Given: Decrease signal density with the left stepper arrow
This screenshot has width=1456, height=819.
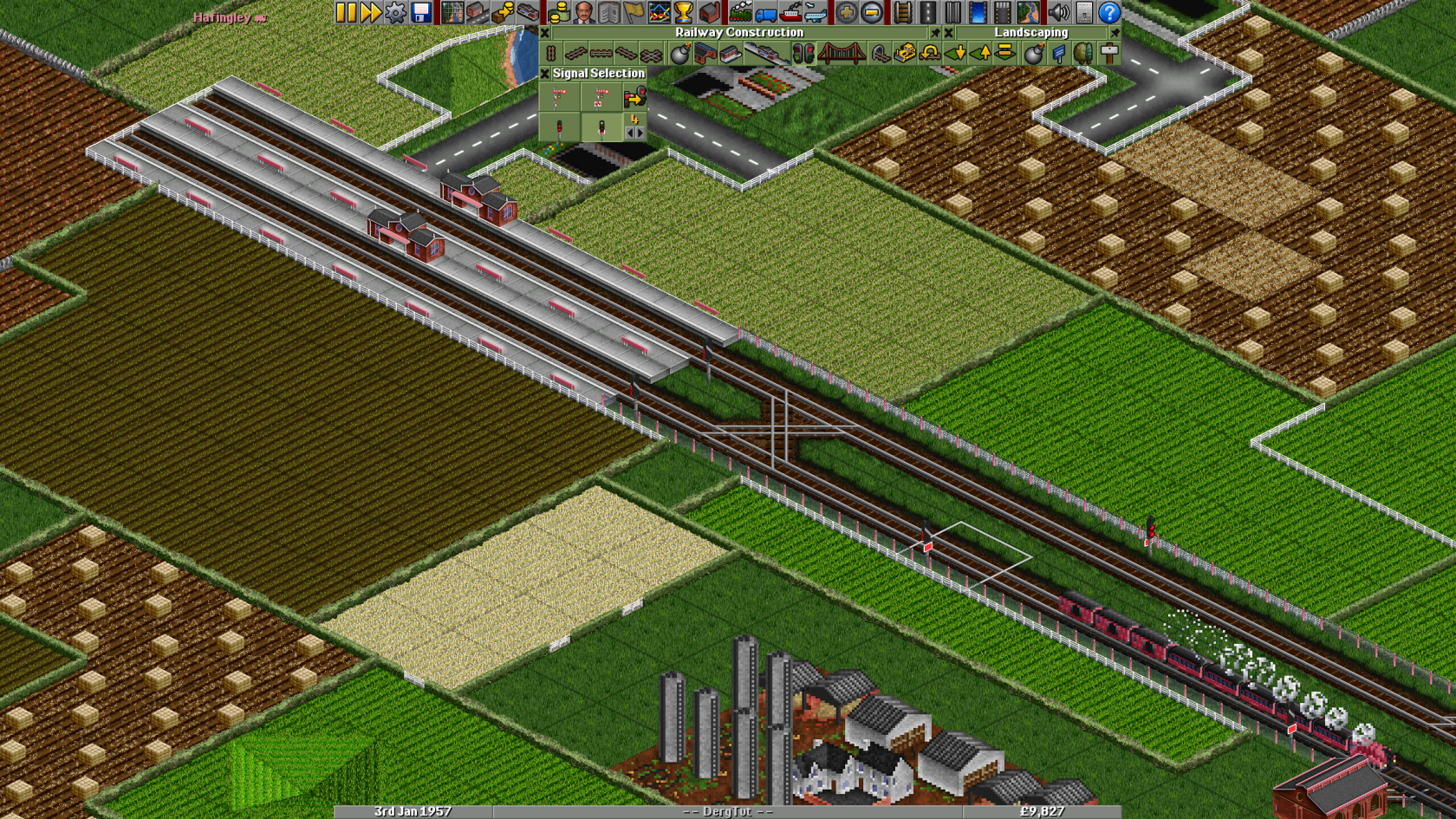Looking at the screenshot, I should 630,132.
